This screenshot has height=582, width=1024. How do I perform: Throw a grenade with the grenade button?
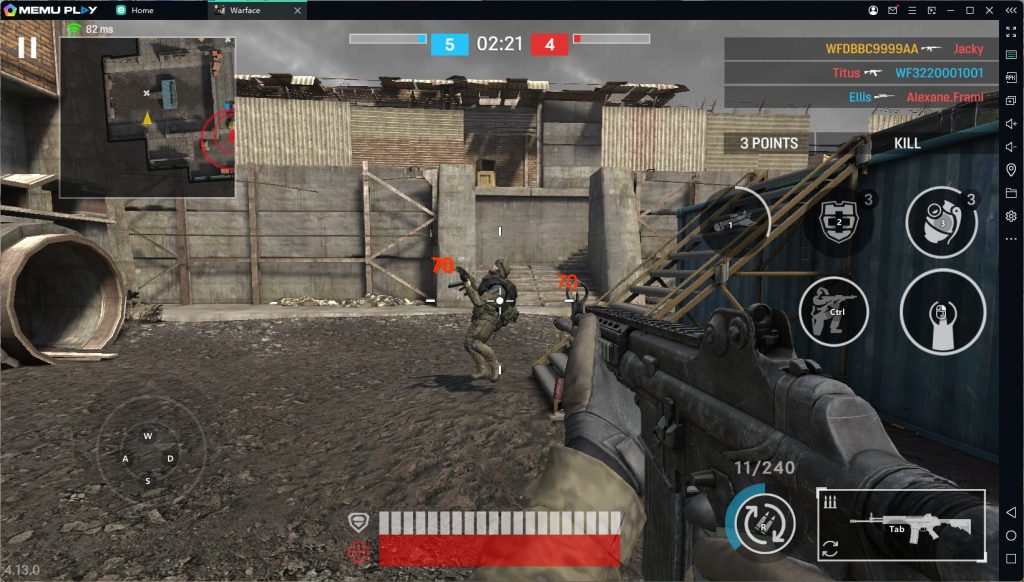tap(941, 223)
